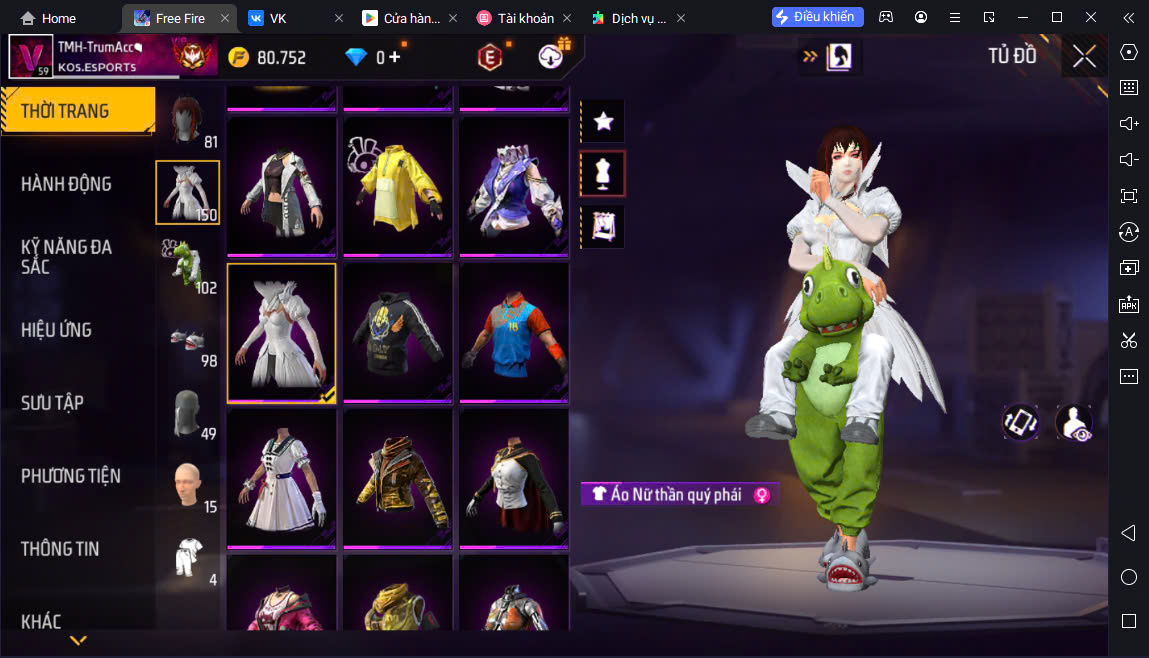Select the white sailor dress with gloves
The image size is (1149, 658).
pyautogui.click(x=281, y=478)
